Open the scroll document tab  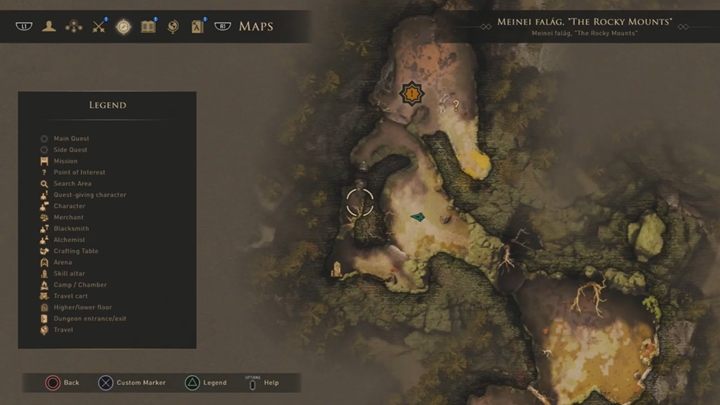click(197, 26)
